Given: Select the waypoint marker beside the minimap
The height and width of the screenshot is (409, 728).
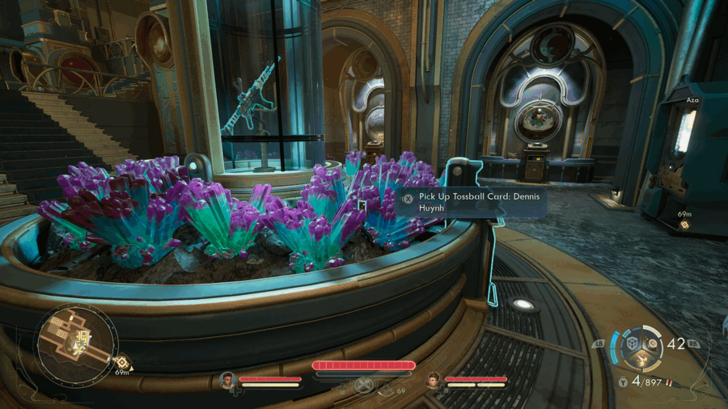Looking at the screenshot, I should [x=121, y=362].
